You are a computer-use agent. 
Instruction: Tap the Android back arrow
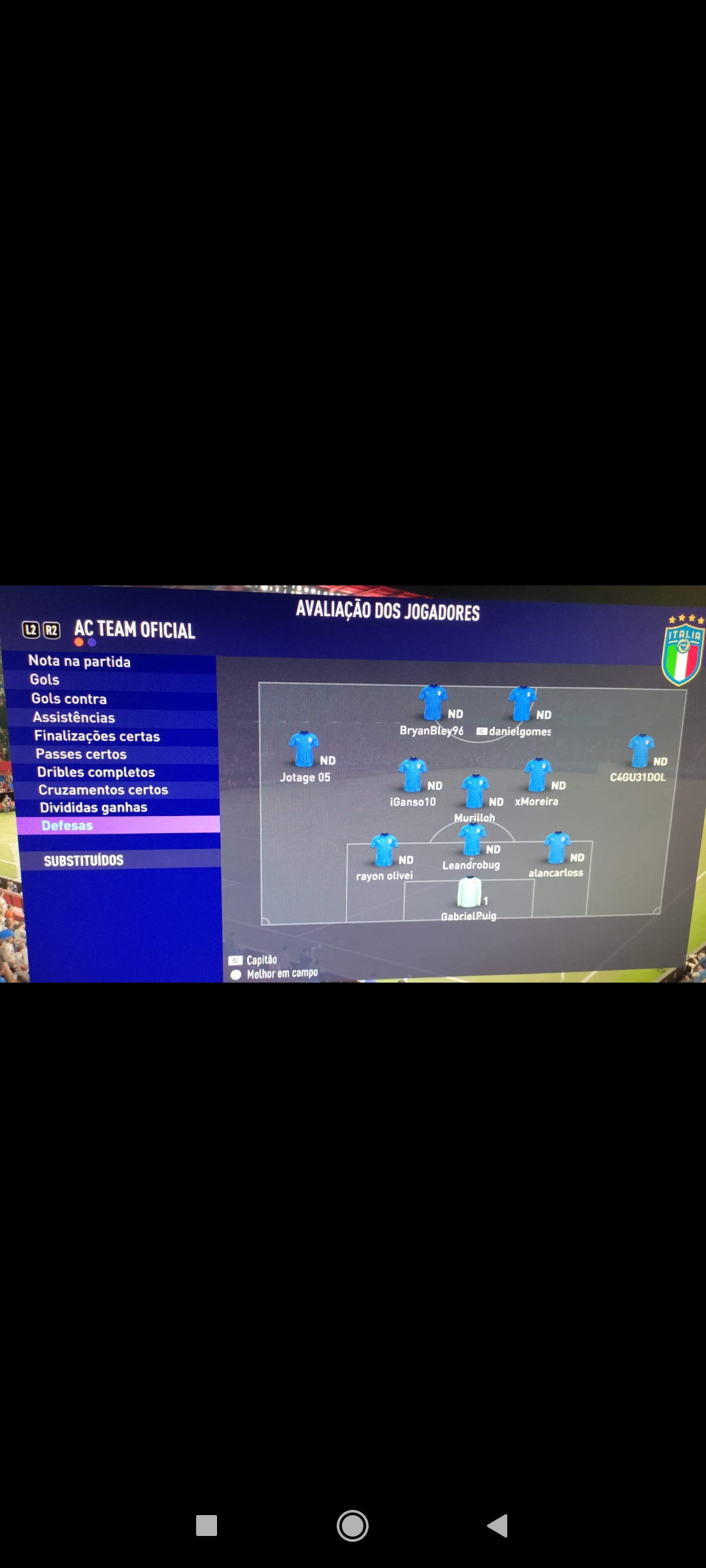[x=497, y=1526]
